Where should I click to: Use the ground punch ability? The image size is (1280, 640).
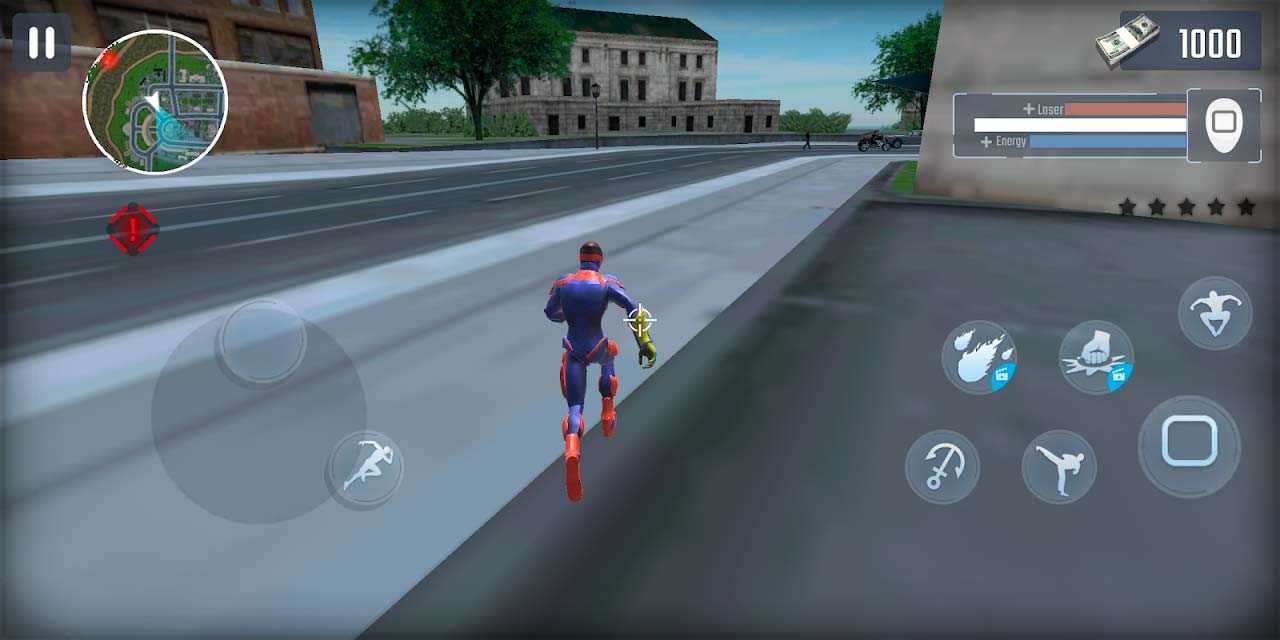1096,358
